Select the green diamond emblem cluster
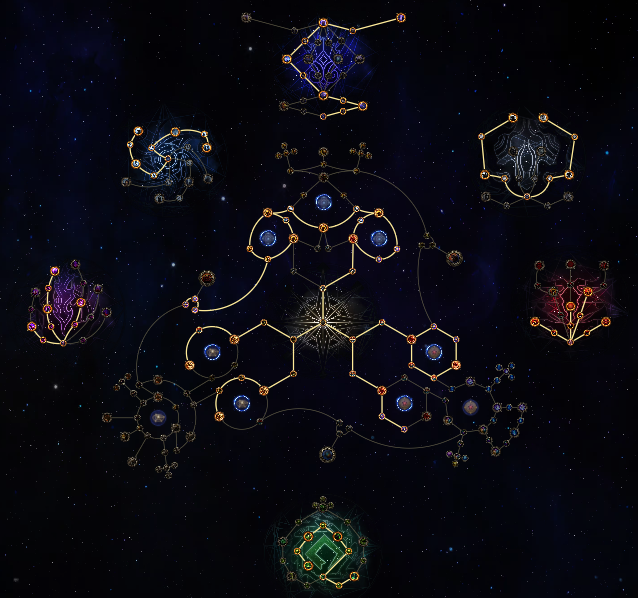This screenshot has width=638, height=598. coord(321,548)
